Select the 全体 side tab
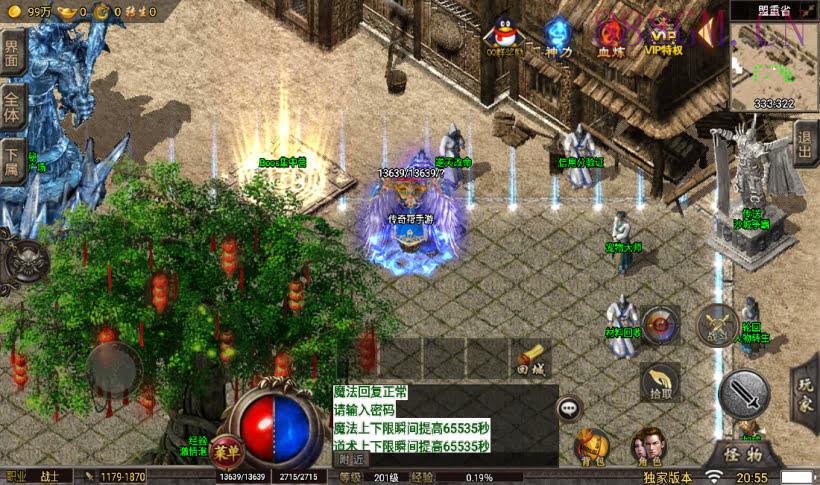The height and width of the screenshot is (485, 820). [12, 107]
